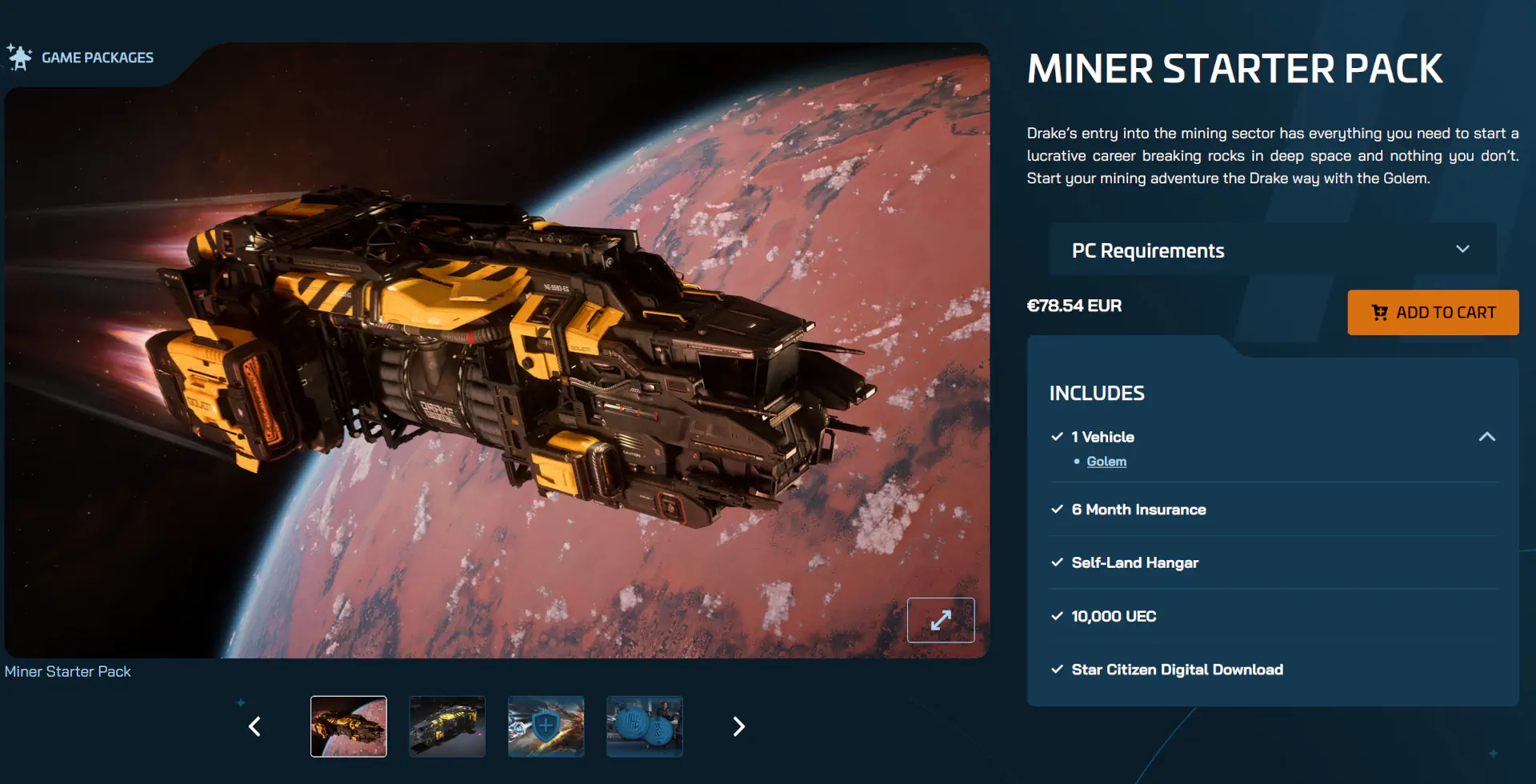Show the previous gallery image
This screenshot has height=784, width=1536.
pyautogui.click(x=255, y=726)
